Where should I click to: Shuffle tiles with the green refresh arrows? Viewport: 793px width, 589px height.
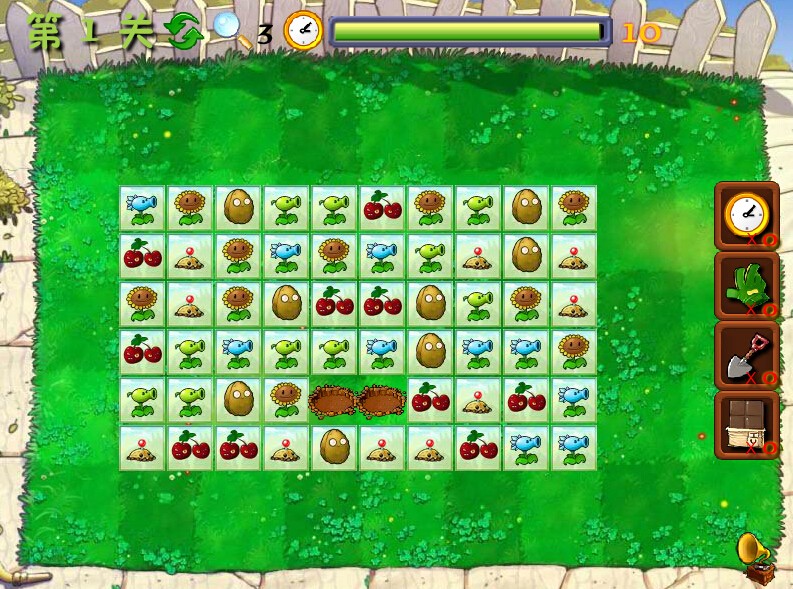click(184, 32)
